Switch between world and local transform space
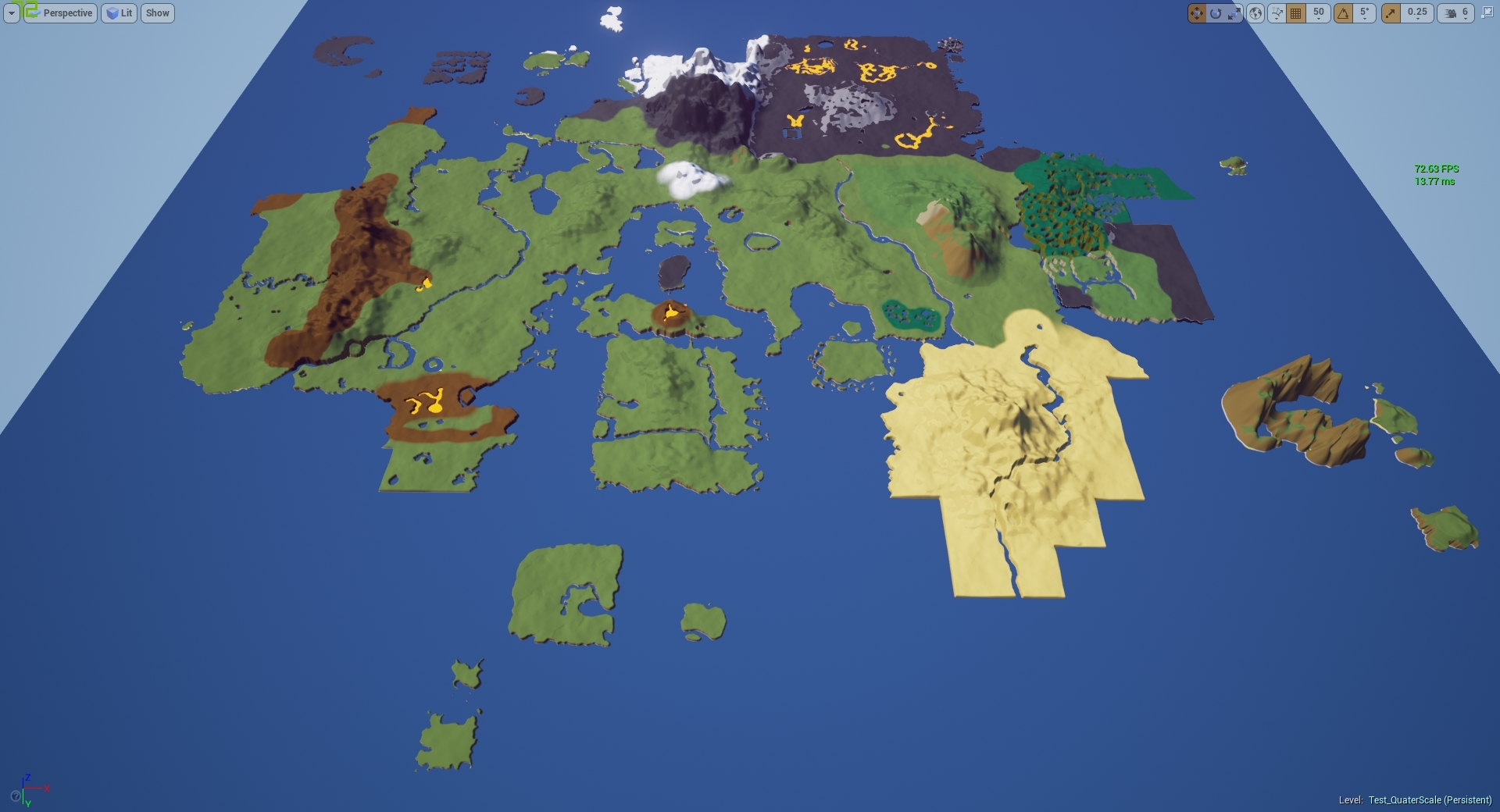Image resolution: width=1500 pixels, height=812 pixels. [1255, 13]
